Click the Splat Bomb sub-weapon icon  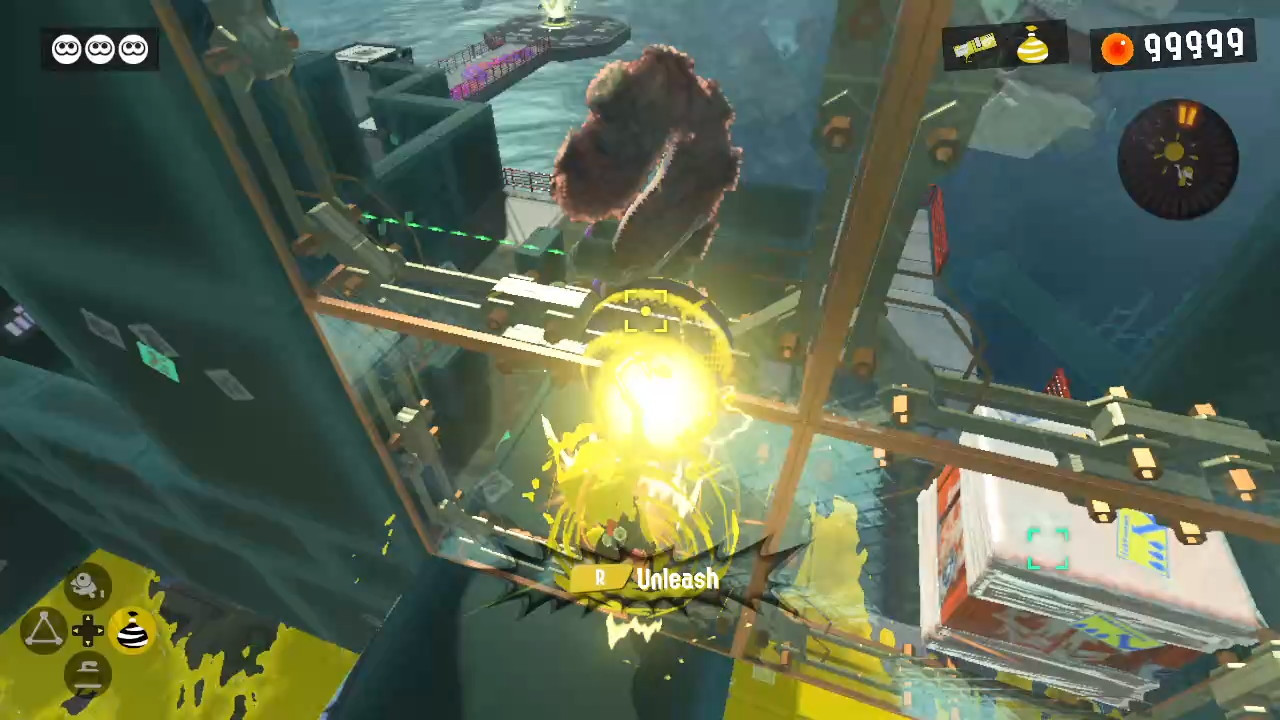[x=1034, y=47]
